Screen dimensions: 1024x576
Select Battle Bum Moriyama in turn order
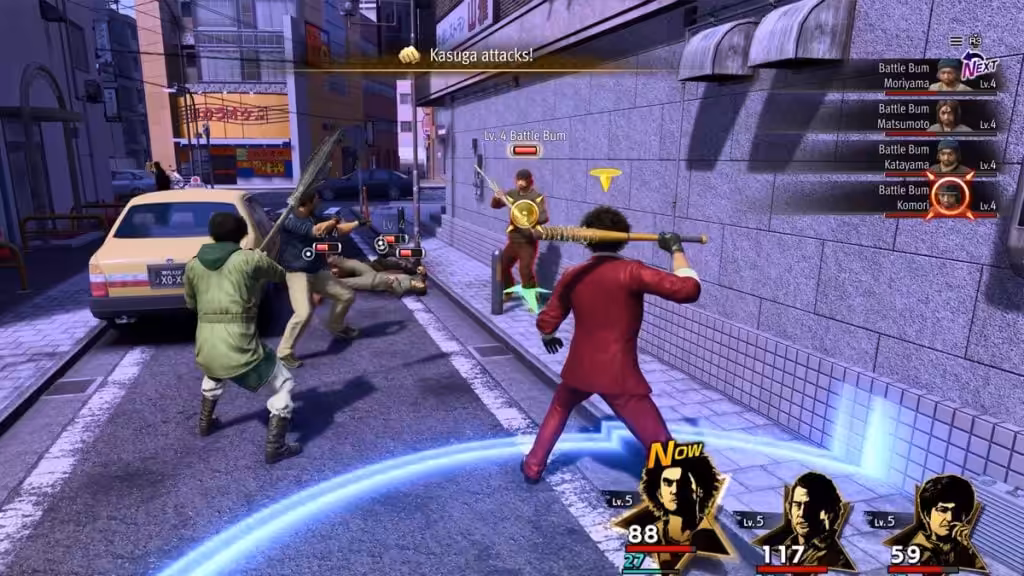[935, 75]
